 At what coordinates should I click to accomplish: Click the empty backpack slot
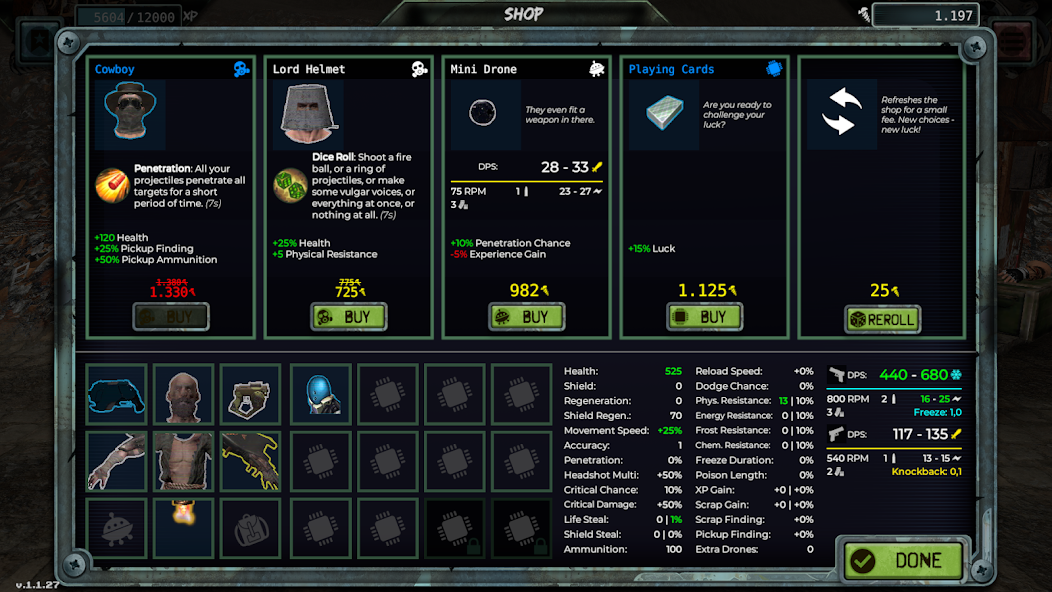[x=250, y=527]
